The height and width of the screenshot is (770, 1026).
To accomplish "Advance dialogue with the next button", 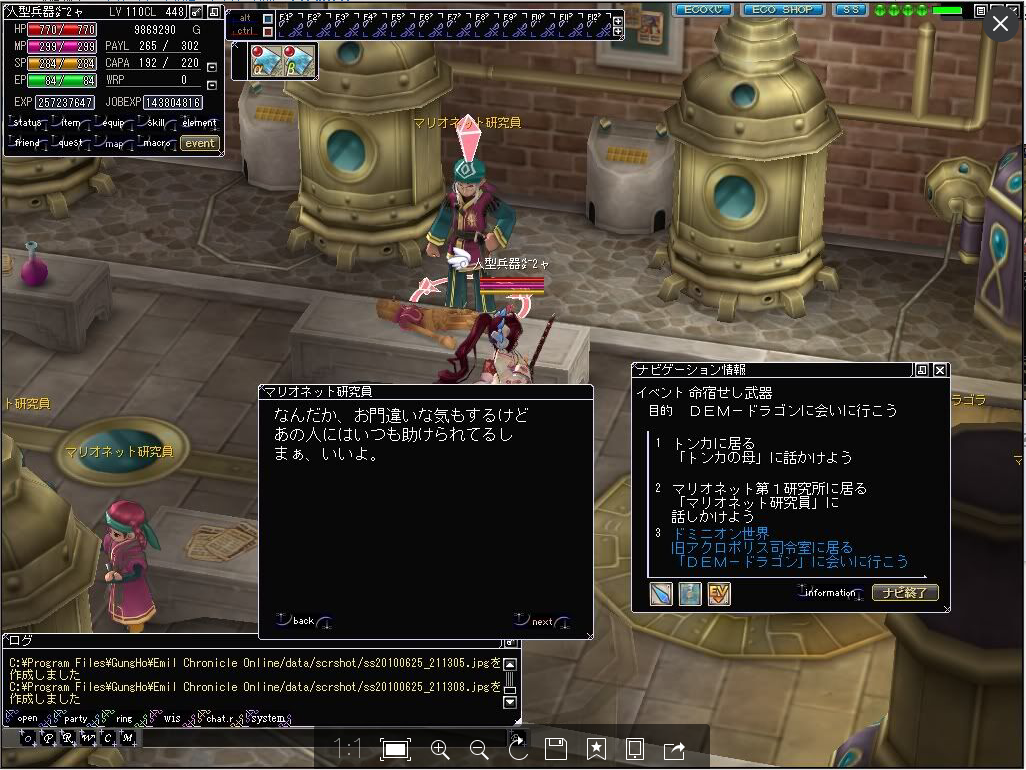I will point(542,621).
